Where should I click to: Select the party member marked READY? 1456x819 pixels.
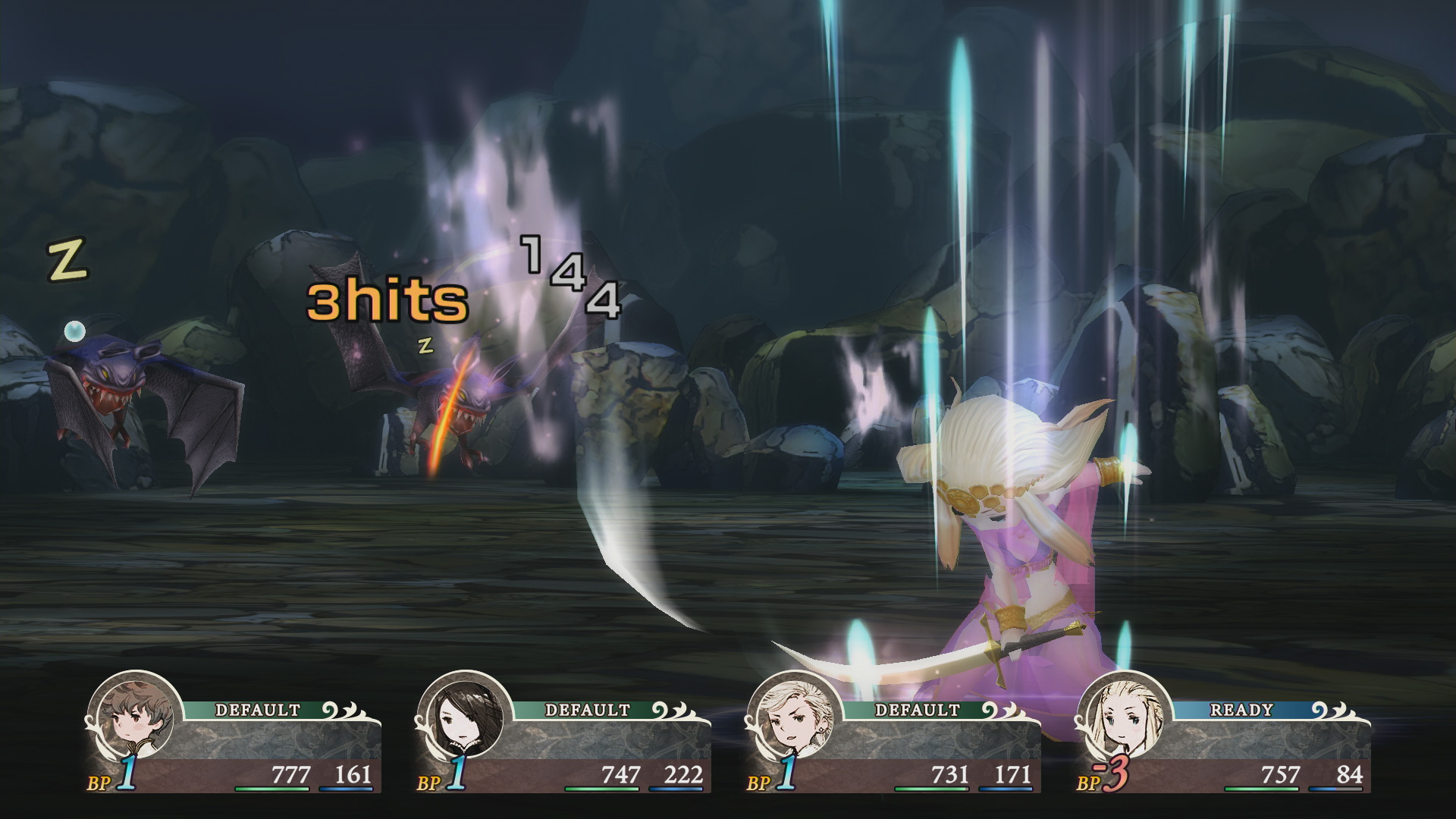point(1124,717)
